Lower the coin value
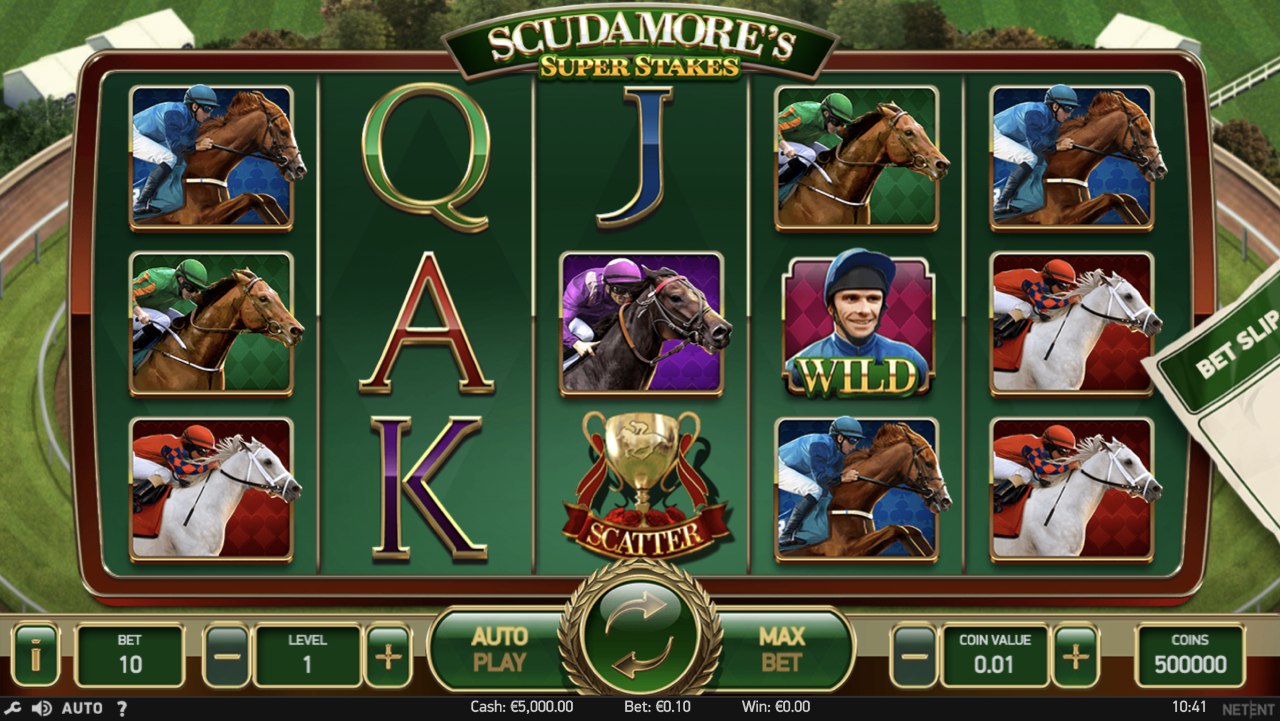1280x721 pixels. tap(914, 656)
